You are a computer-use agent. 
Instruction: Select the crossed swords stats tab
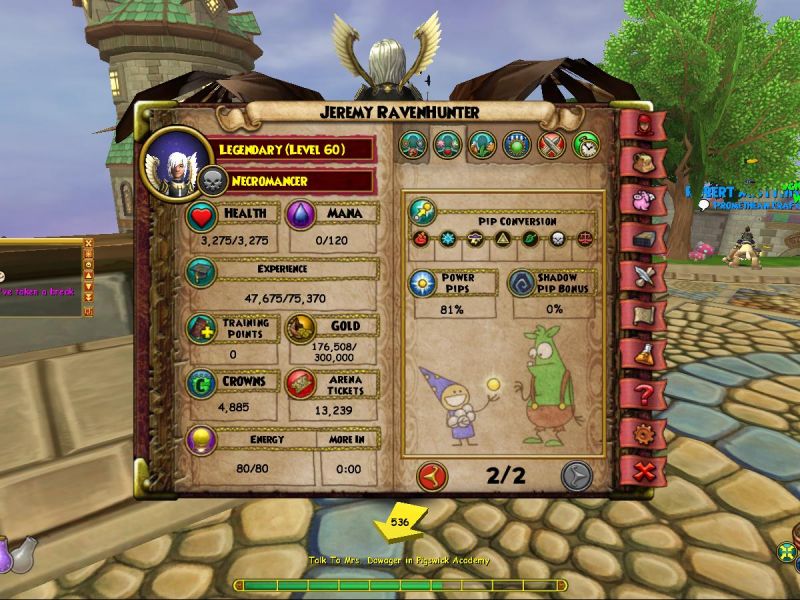coord(553,146)
